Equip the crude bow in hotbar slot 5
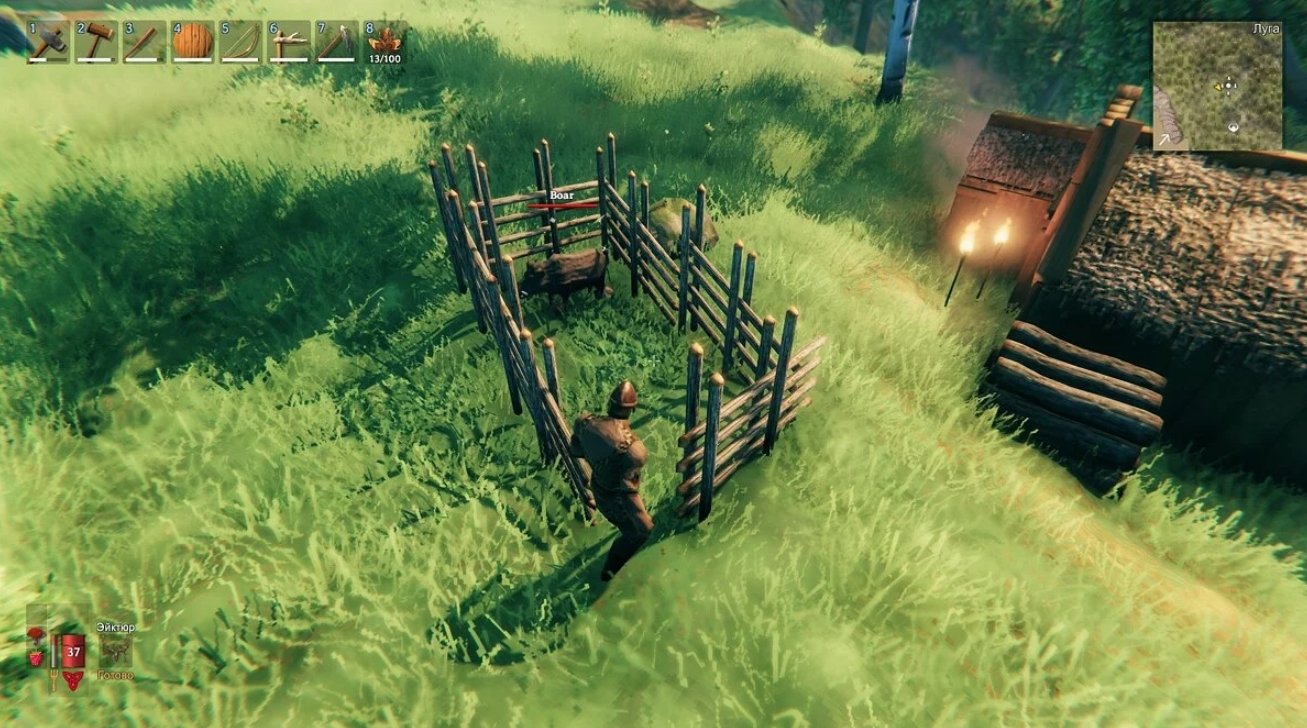Screen dimensions: 1307x728 tap(239, 40)
